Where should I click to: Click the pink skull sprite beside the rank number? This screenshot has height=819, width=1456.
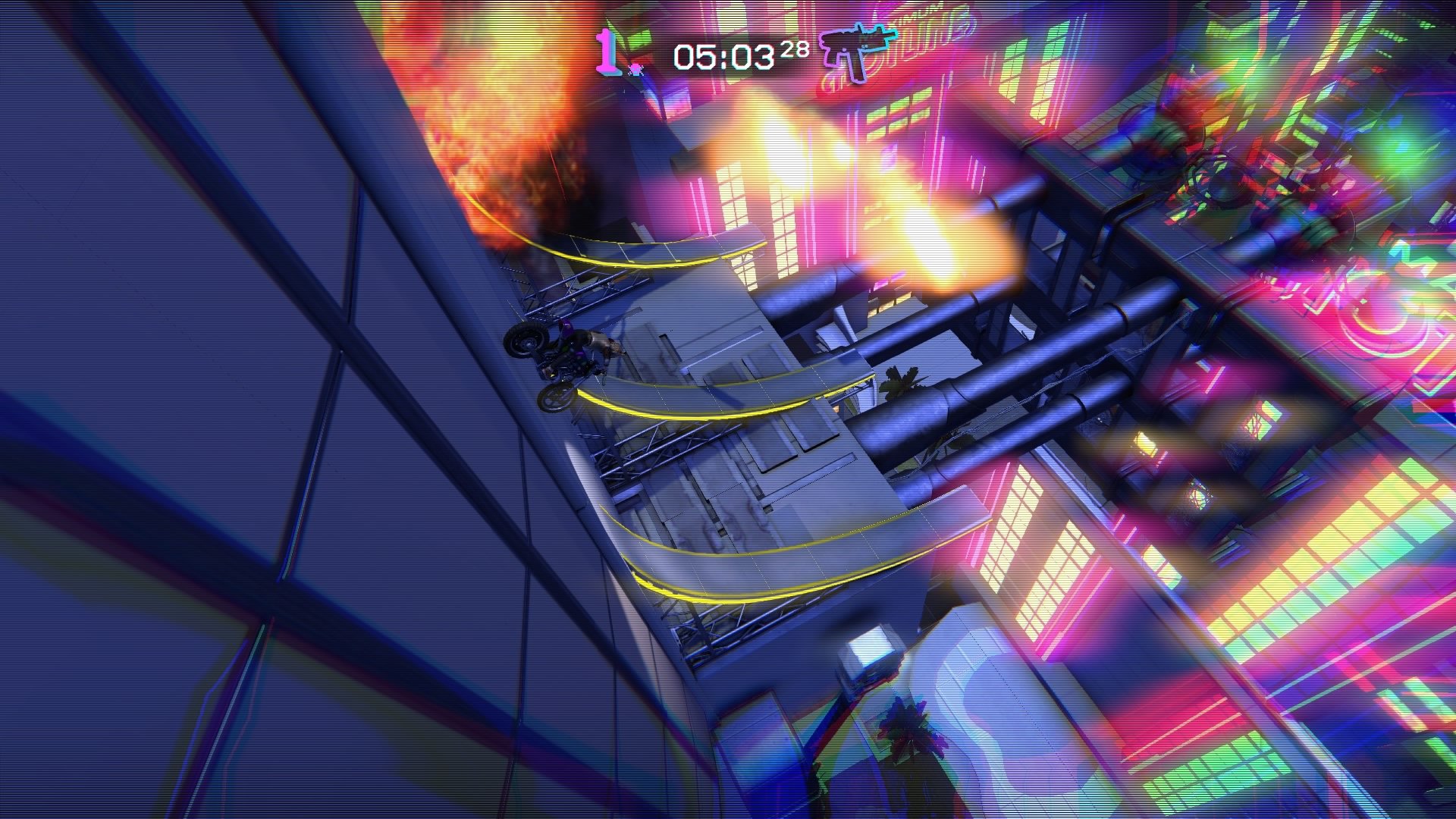[x=635, y=68]
